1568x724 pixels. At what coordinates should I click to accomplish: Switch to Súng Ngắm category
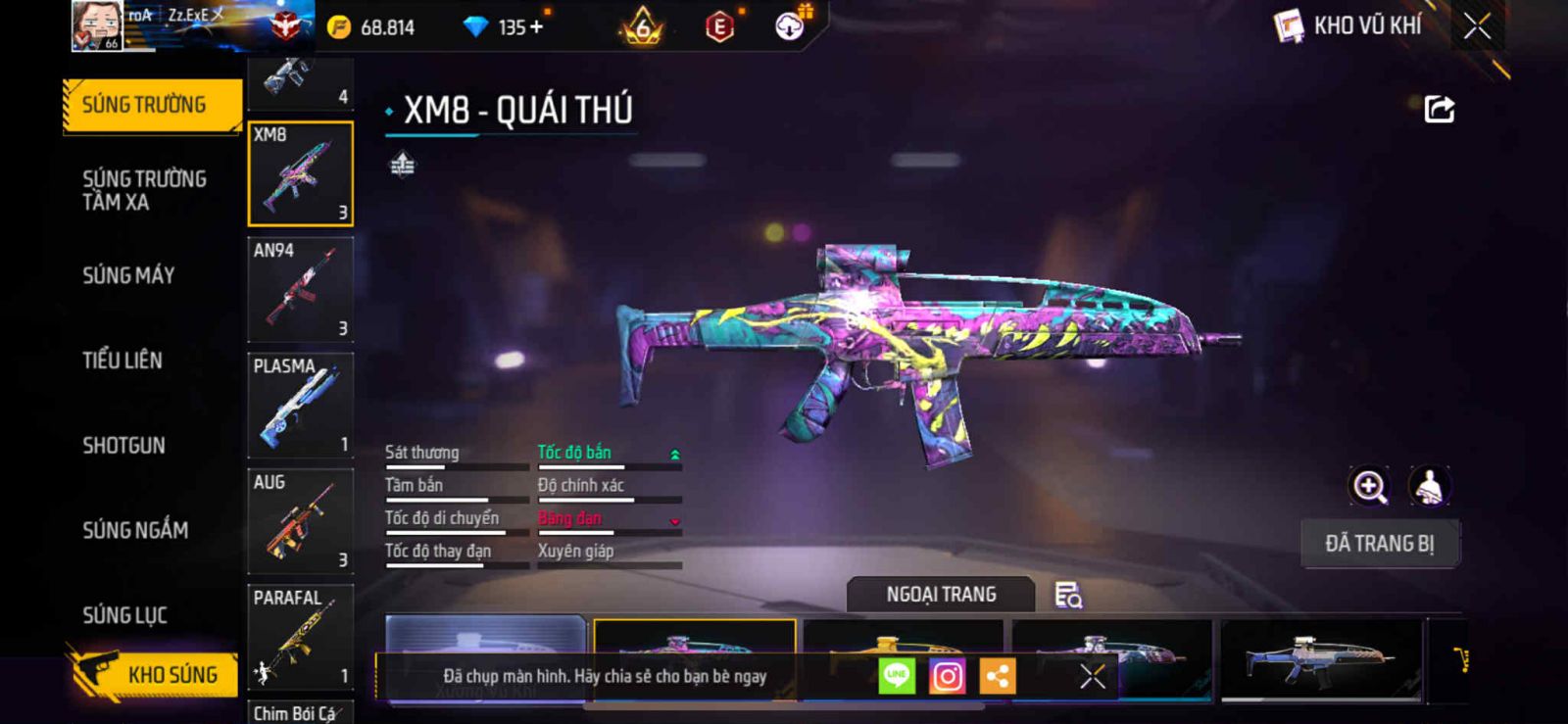click(x=135, y=530)
